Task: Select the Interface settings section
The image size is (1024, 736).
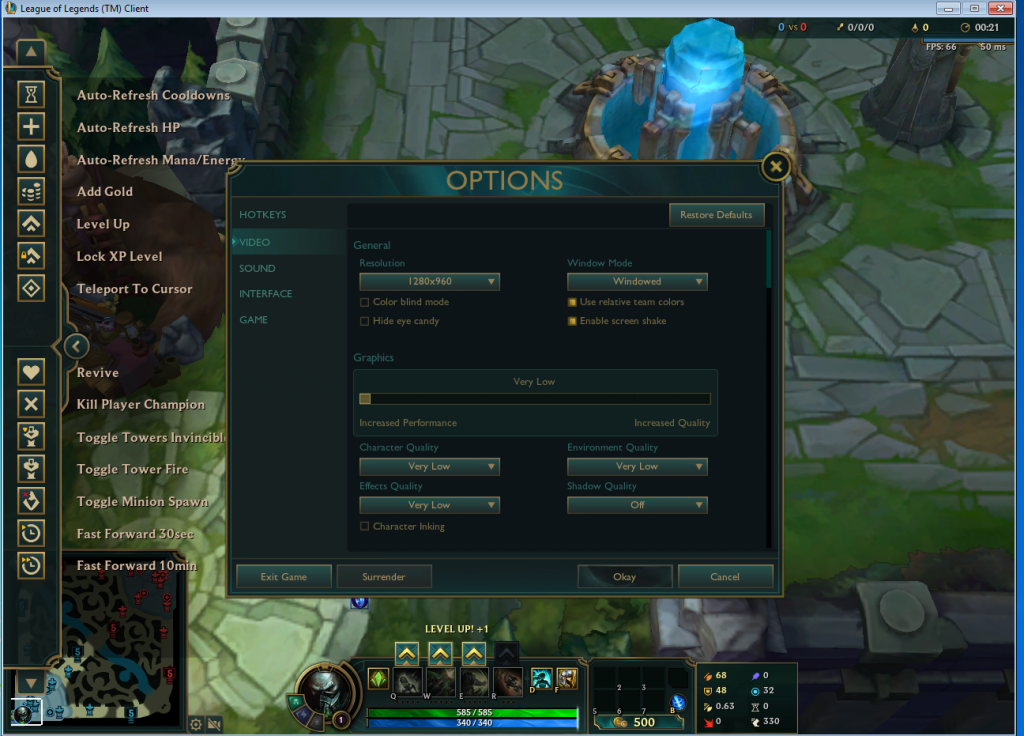Action: click(x=266, y=294)
